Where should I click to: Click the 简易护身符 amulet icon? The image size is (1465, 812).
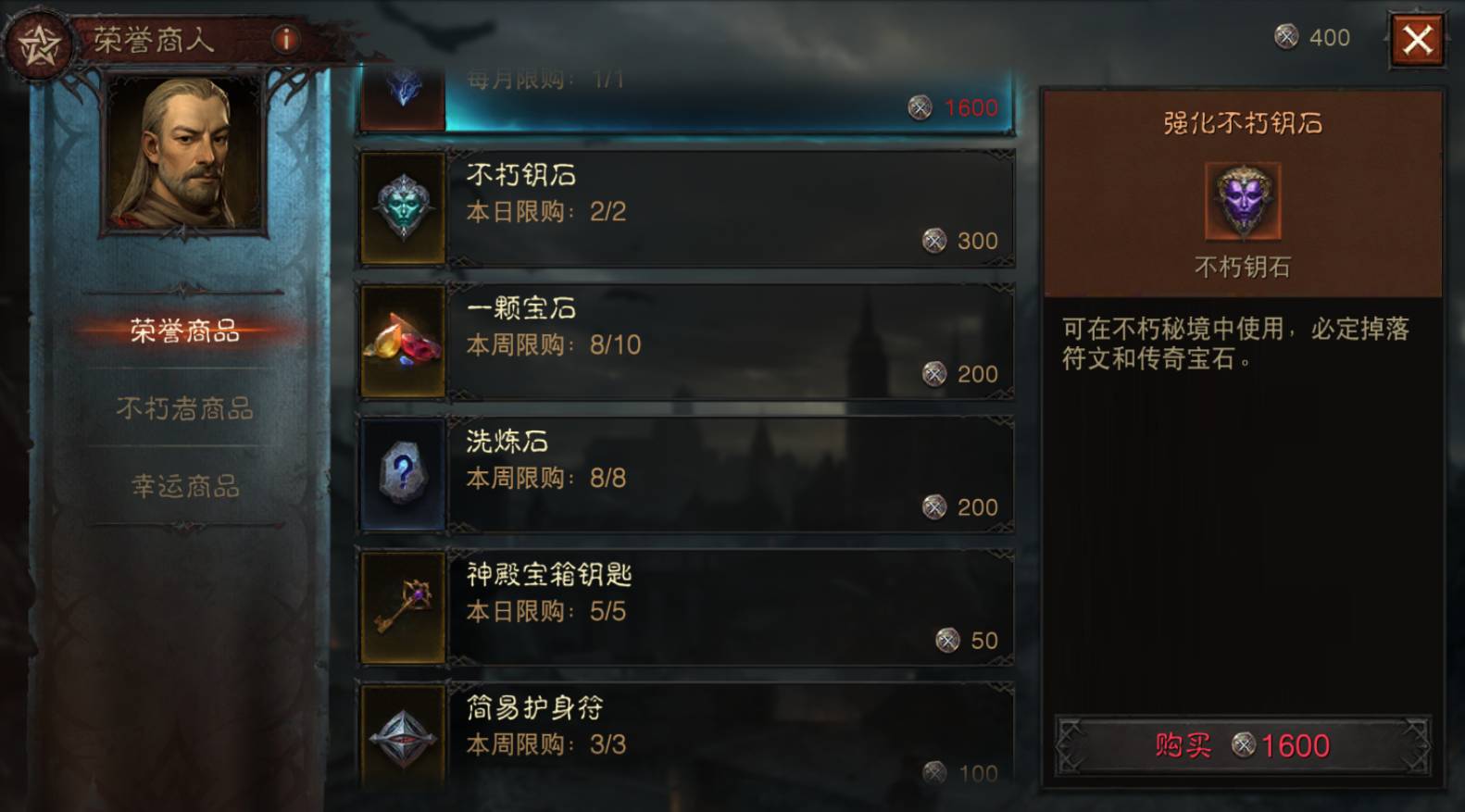[404, 736]
